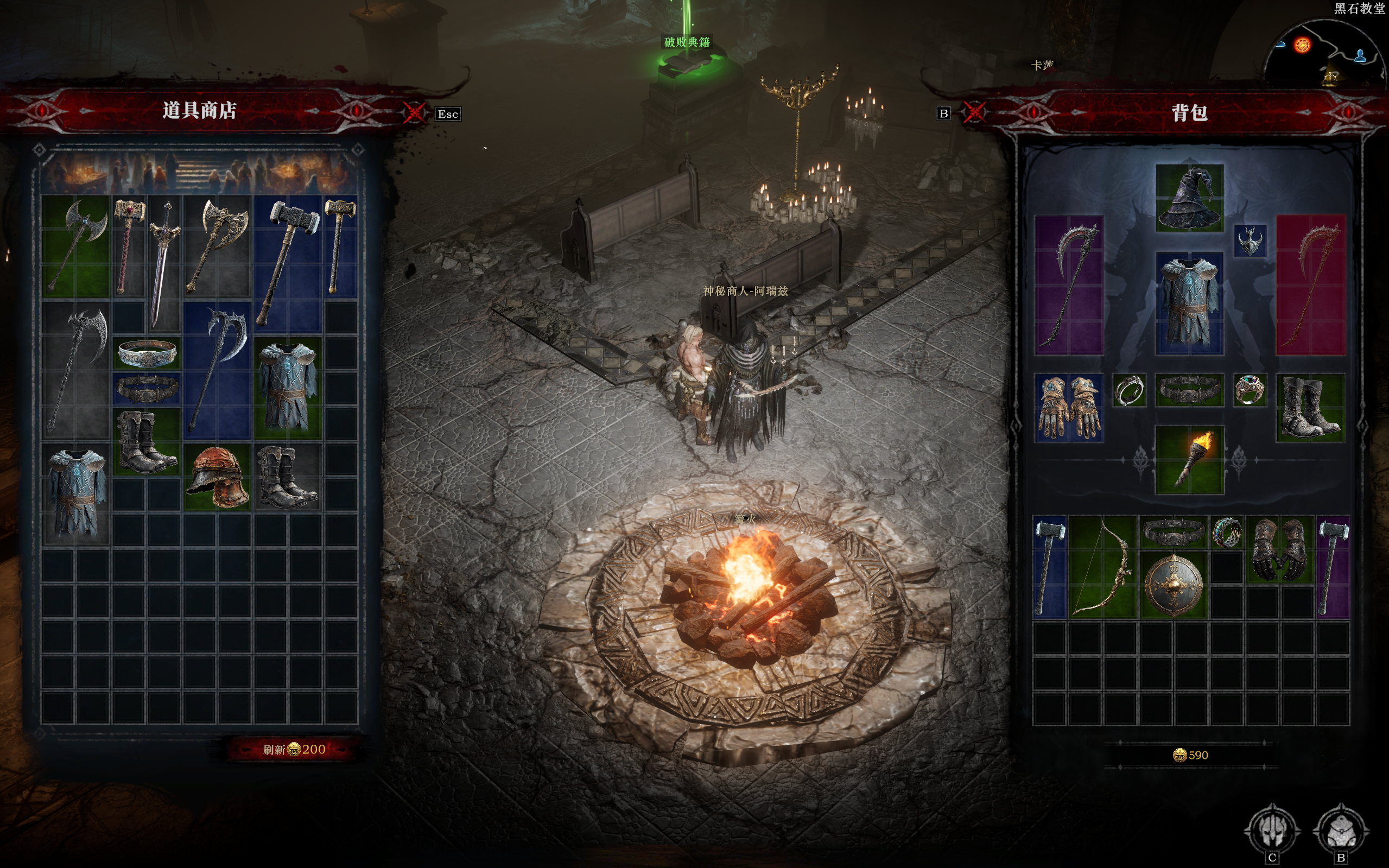The height and width of the screenshot is (868, 1389).
Task: Choose the large blue warhammer in the shop
Action: click(288, 261)
